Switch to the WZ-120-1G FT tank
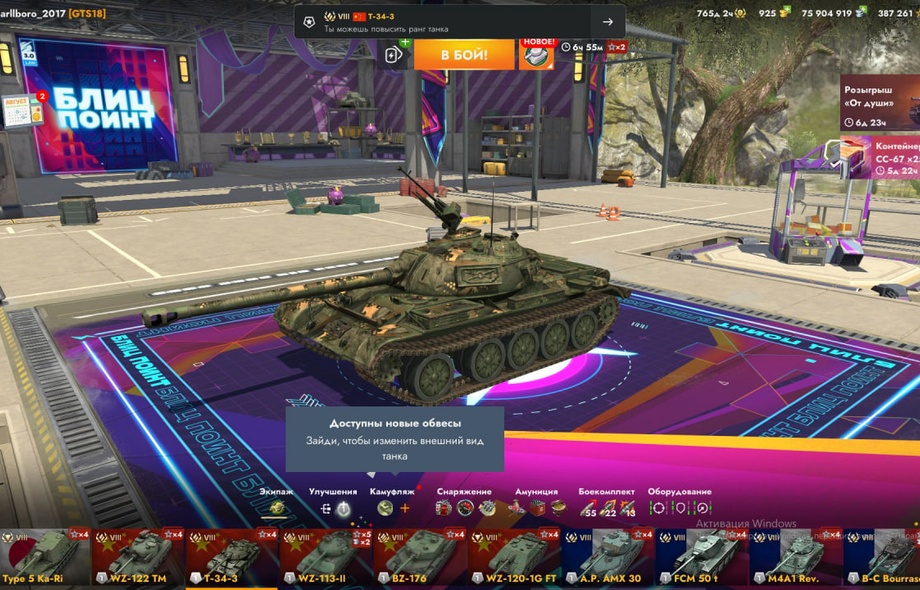The image size is (920, 590). point(514,557)
